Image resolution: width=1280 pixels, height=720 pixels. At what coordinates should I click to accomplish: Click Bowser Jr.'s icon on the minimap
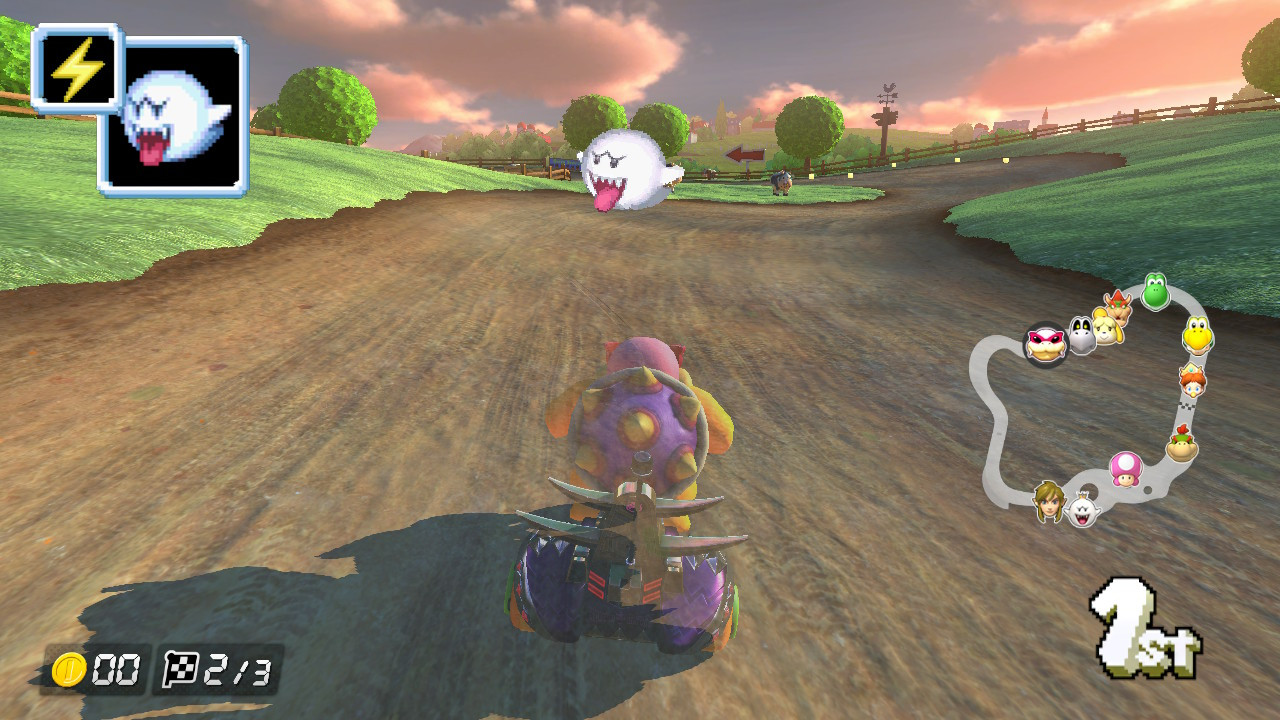(1180, 442)
